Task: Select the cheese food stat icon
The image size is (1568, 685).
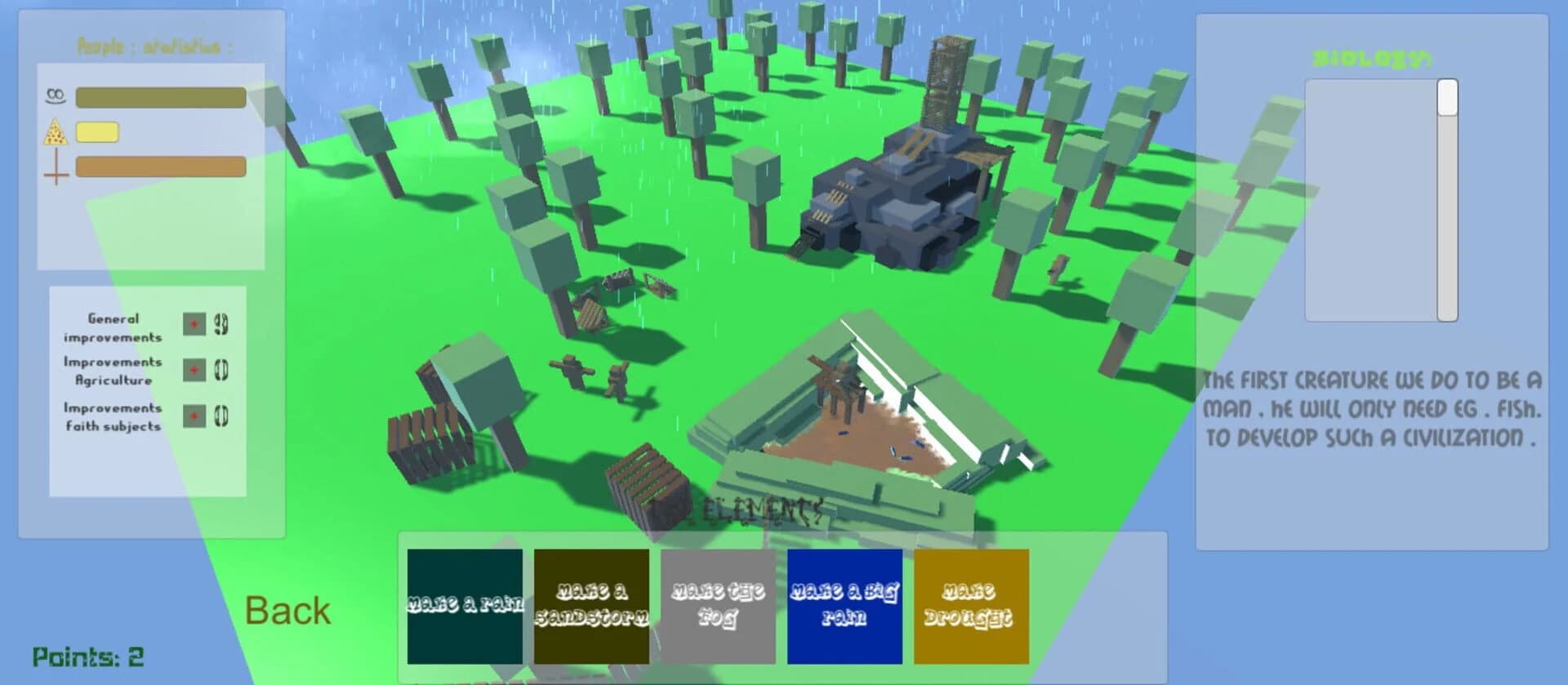Action: click(x=56, y=129)
